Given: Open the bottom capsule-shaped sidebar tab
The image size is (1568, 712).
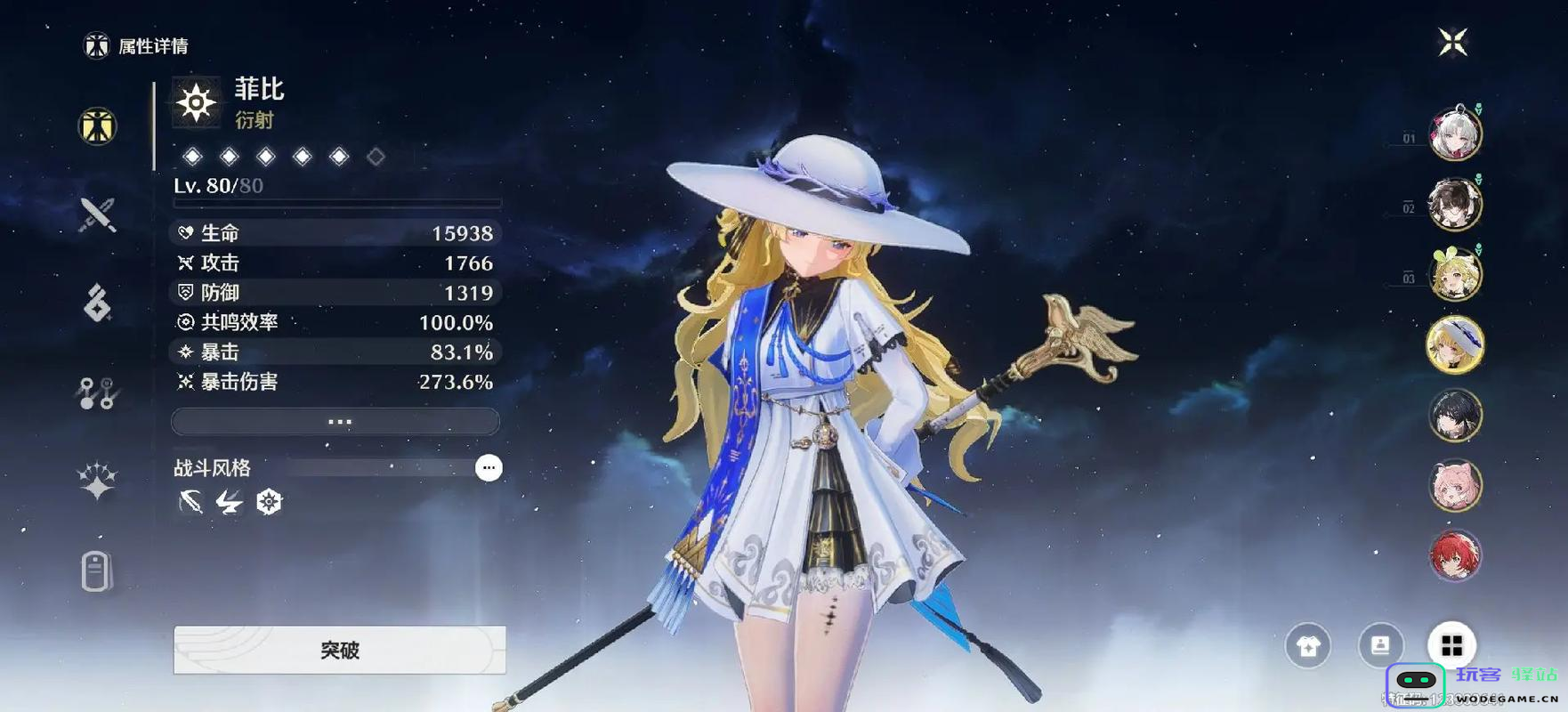Looking at the screenshot, I should tap(97, 571).
